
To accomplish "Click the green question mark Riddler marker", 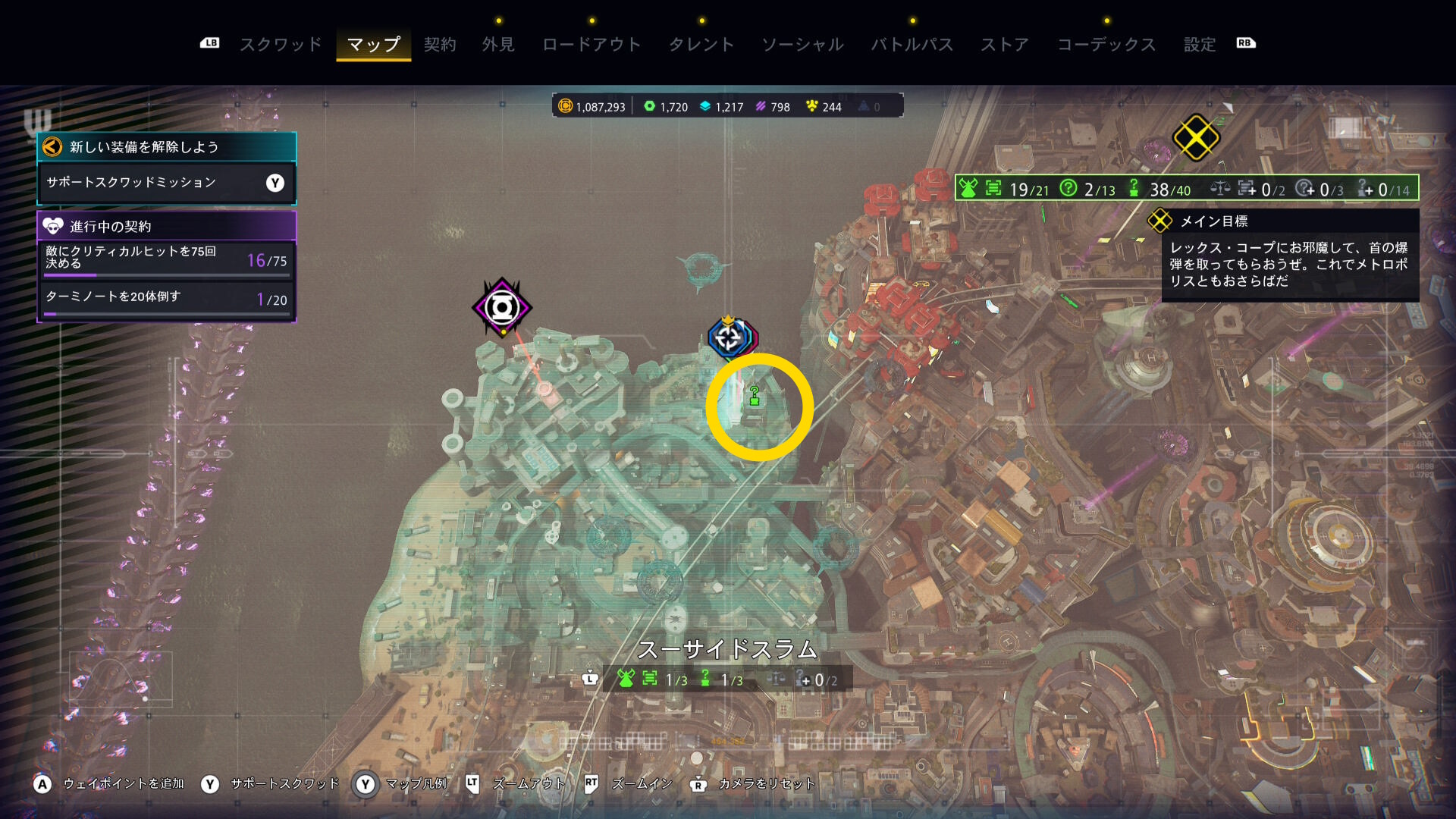I will (755, 396).
